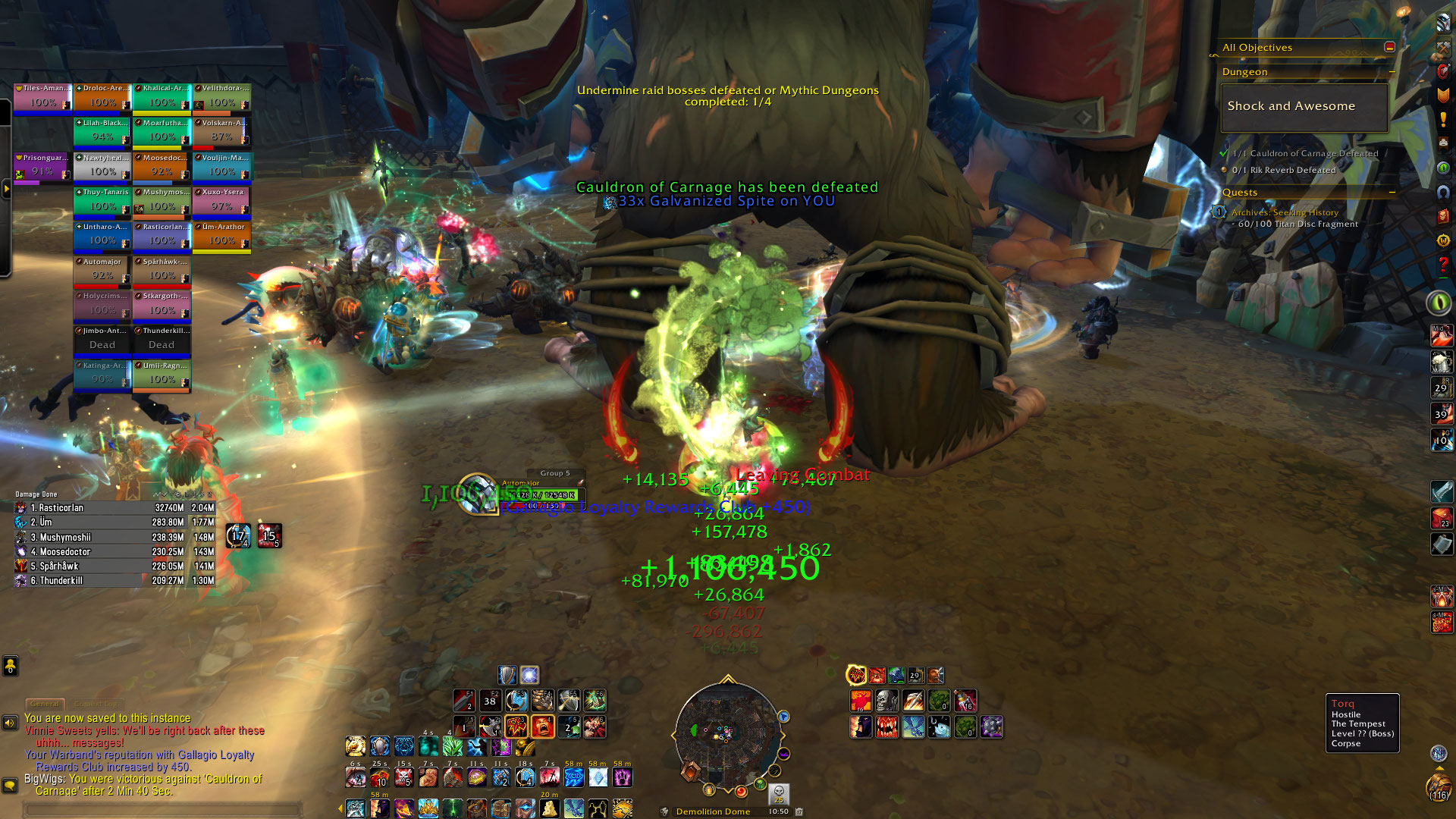Use the cheese wedge item with 20 m timer
The width and height of the screenshot is (1456, 819).
(x=550, y=808)
